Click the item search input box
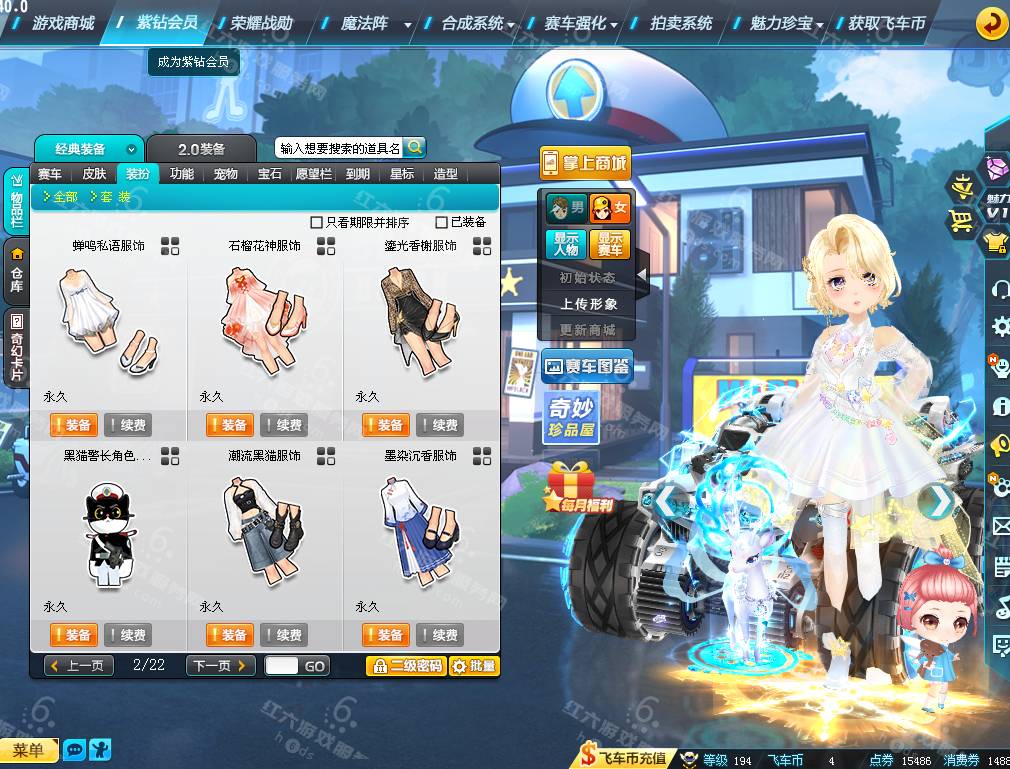 [x=340, y=148]
